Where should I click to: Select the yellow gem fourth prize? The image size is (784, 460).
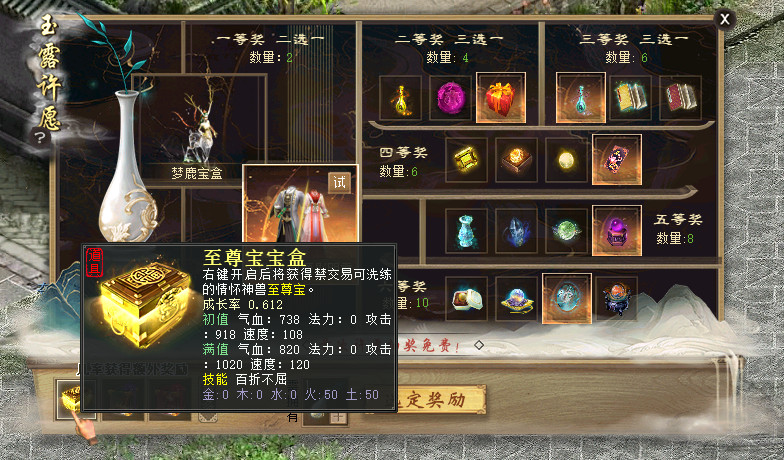(466, 160)
